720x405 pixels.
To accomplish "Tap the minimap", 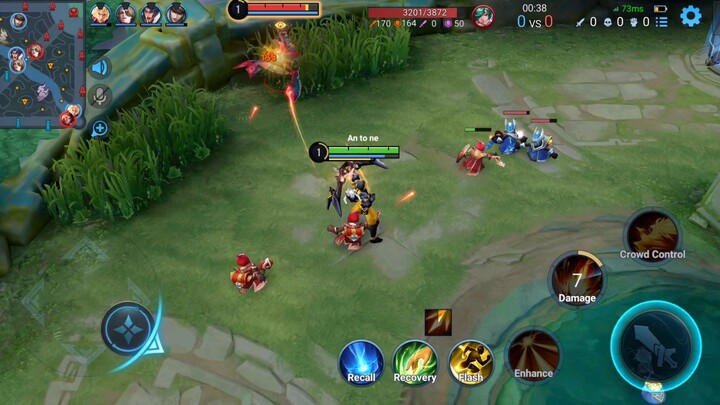I will [42, 65].
